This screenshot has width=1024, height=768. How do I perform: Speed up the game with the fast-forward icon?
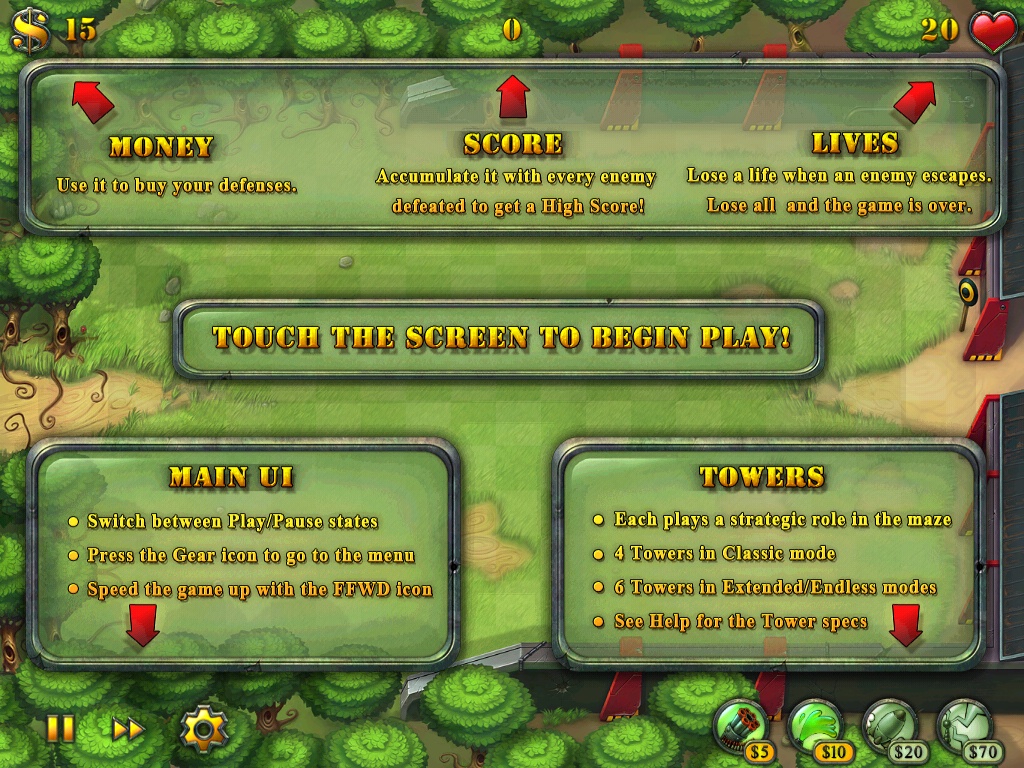coord(128,729)
